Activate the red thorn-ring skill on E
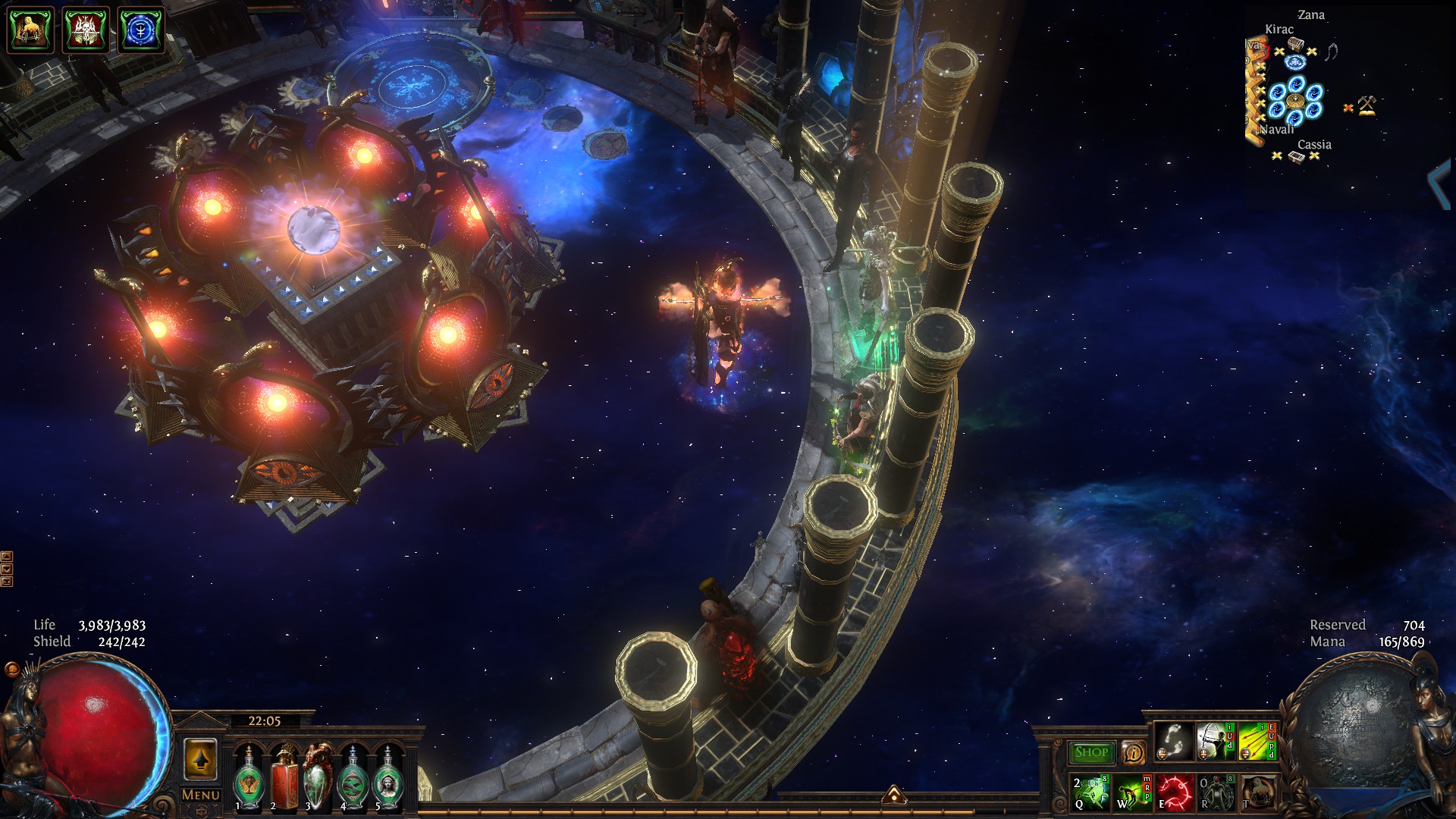The image size is (1456, 819). (x=1174, y=792)
